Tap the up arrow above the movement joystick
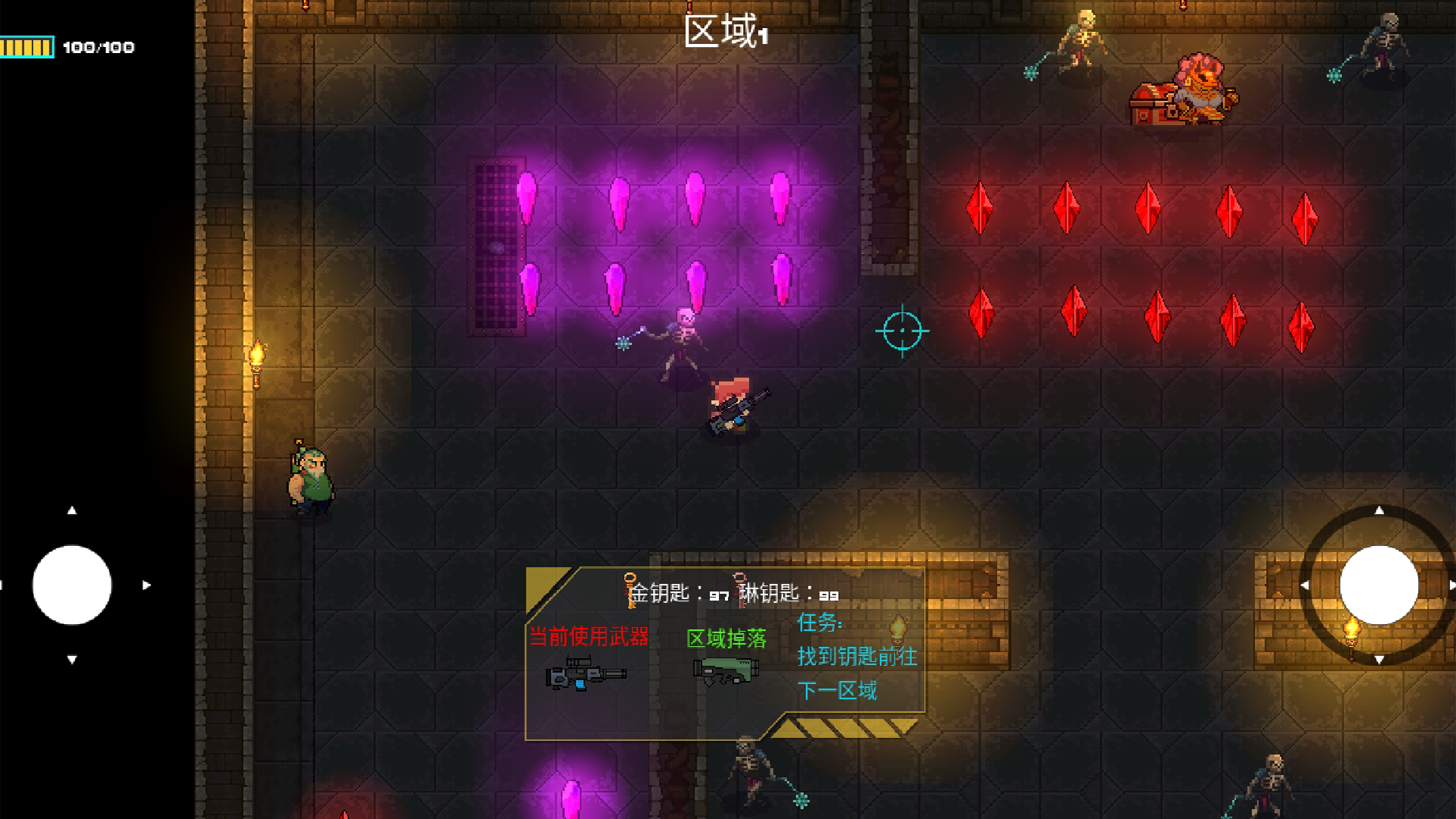Screen dimensions: 1456x819 (72, 510)
